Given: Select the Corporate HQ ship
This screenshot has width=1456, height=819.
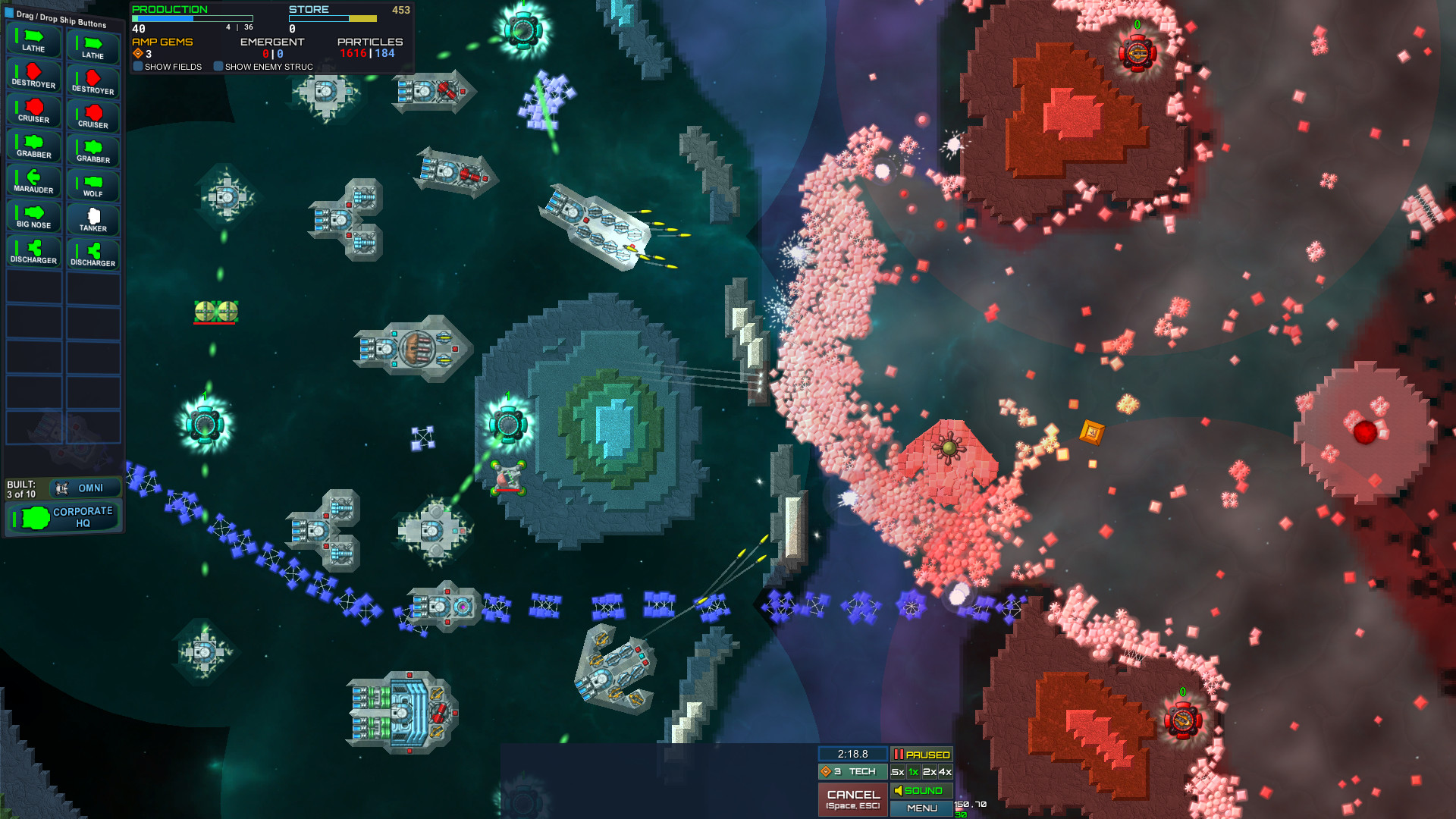Looking at the screenshot, I should (x=63, y=517).
